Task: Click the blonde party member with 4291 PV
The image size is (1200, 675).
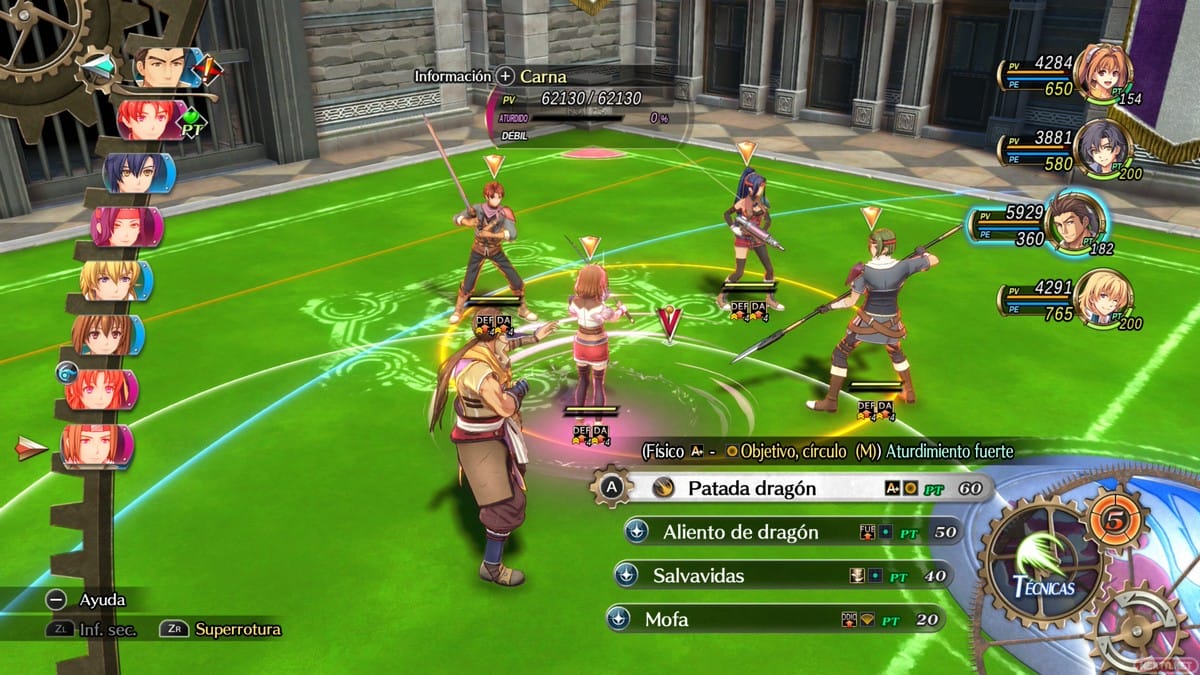Action: pyautogui.click(x=1102, y=297)
